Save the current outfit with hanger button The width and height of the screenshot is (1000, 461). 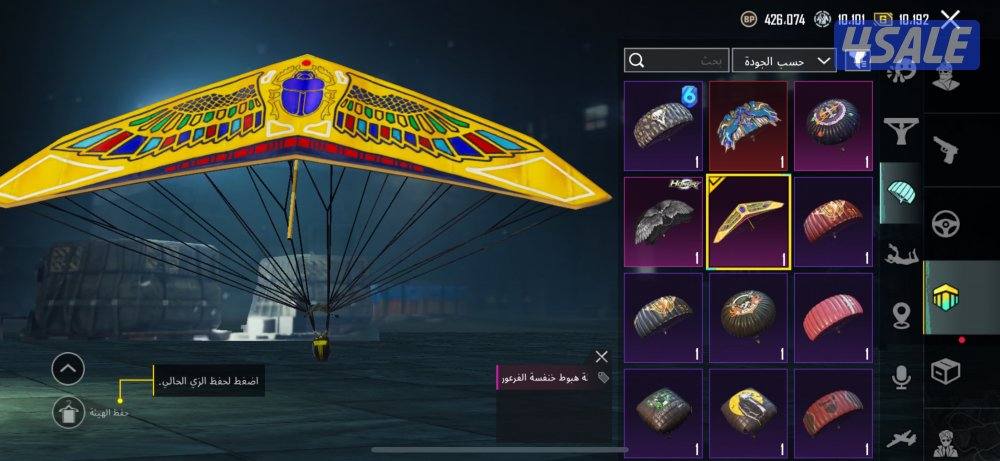pyautogui.click(x=68, y=409)
